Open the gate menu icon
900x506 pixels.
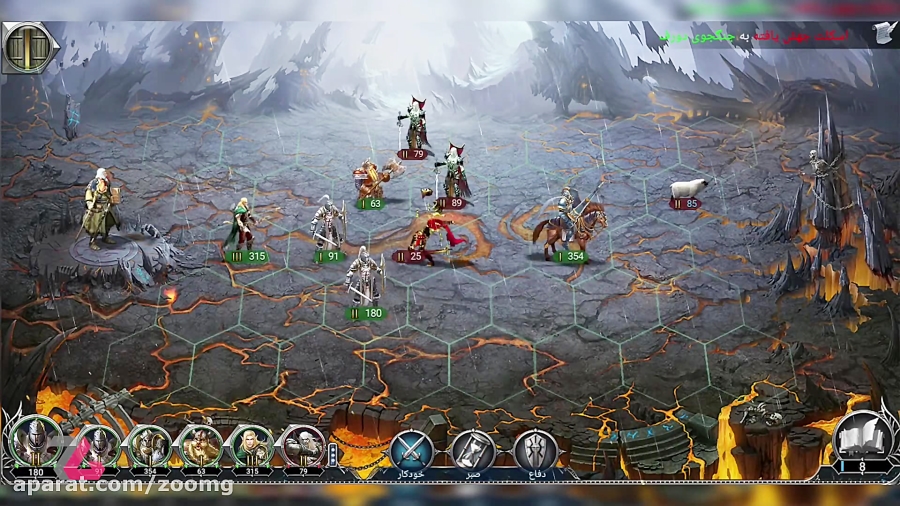coord(28,47)
